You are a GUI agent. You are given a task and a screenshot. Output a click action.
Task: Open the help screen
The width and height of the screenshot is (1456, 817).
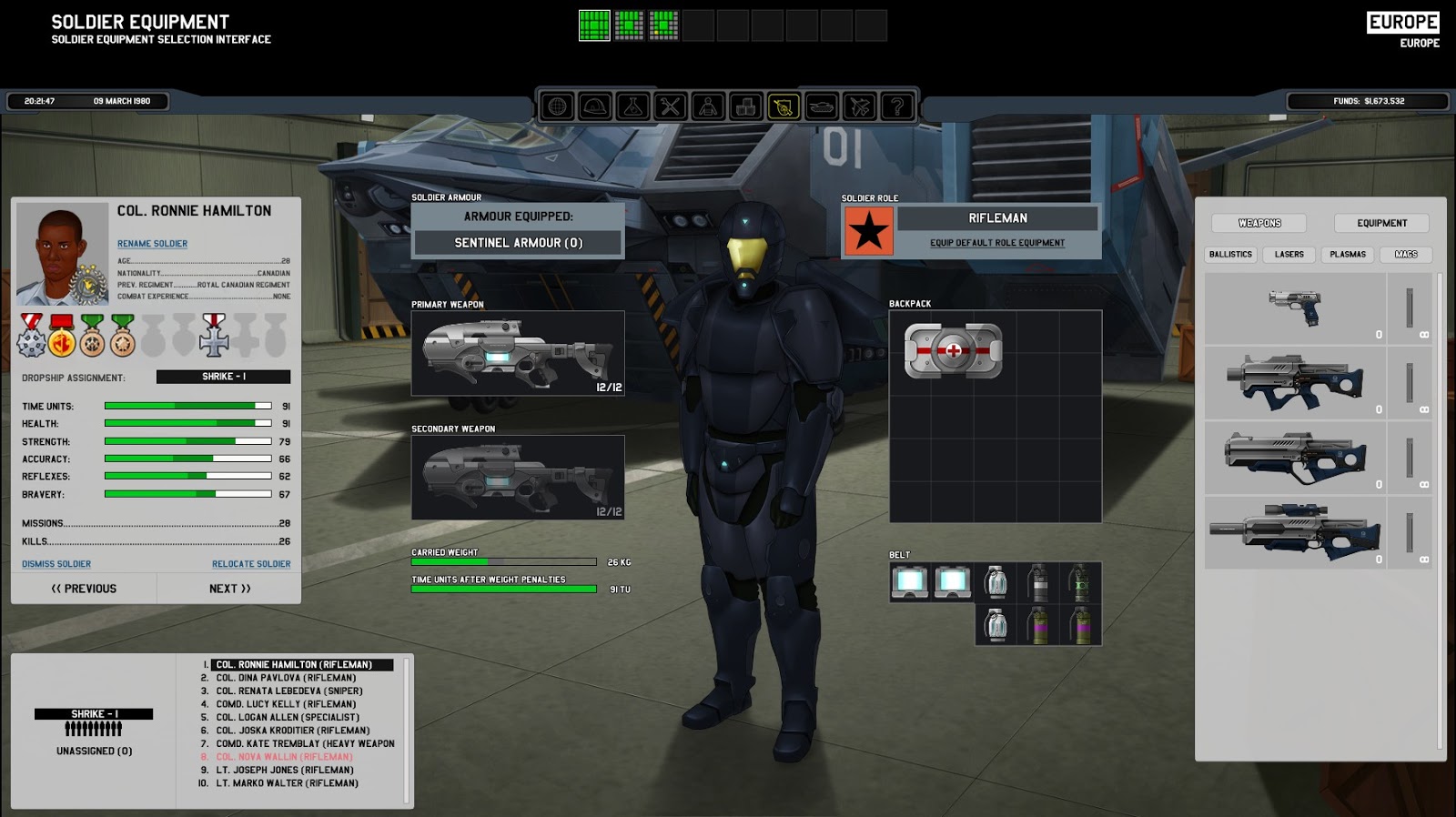(897, 106)
